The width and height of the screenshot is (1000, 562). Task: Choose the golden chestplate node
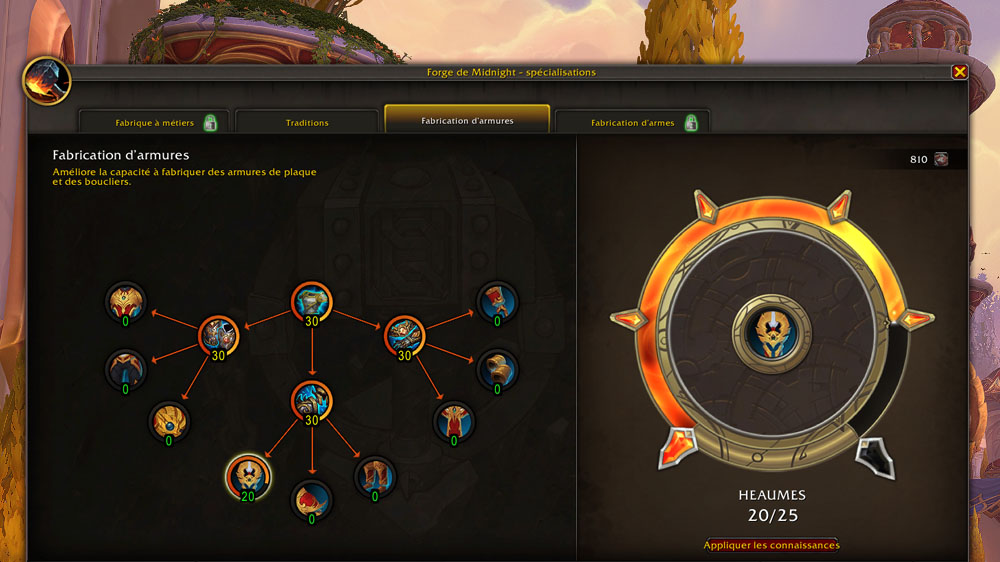pos(126,302)
